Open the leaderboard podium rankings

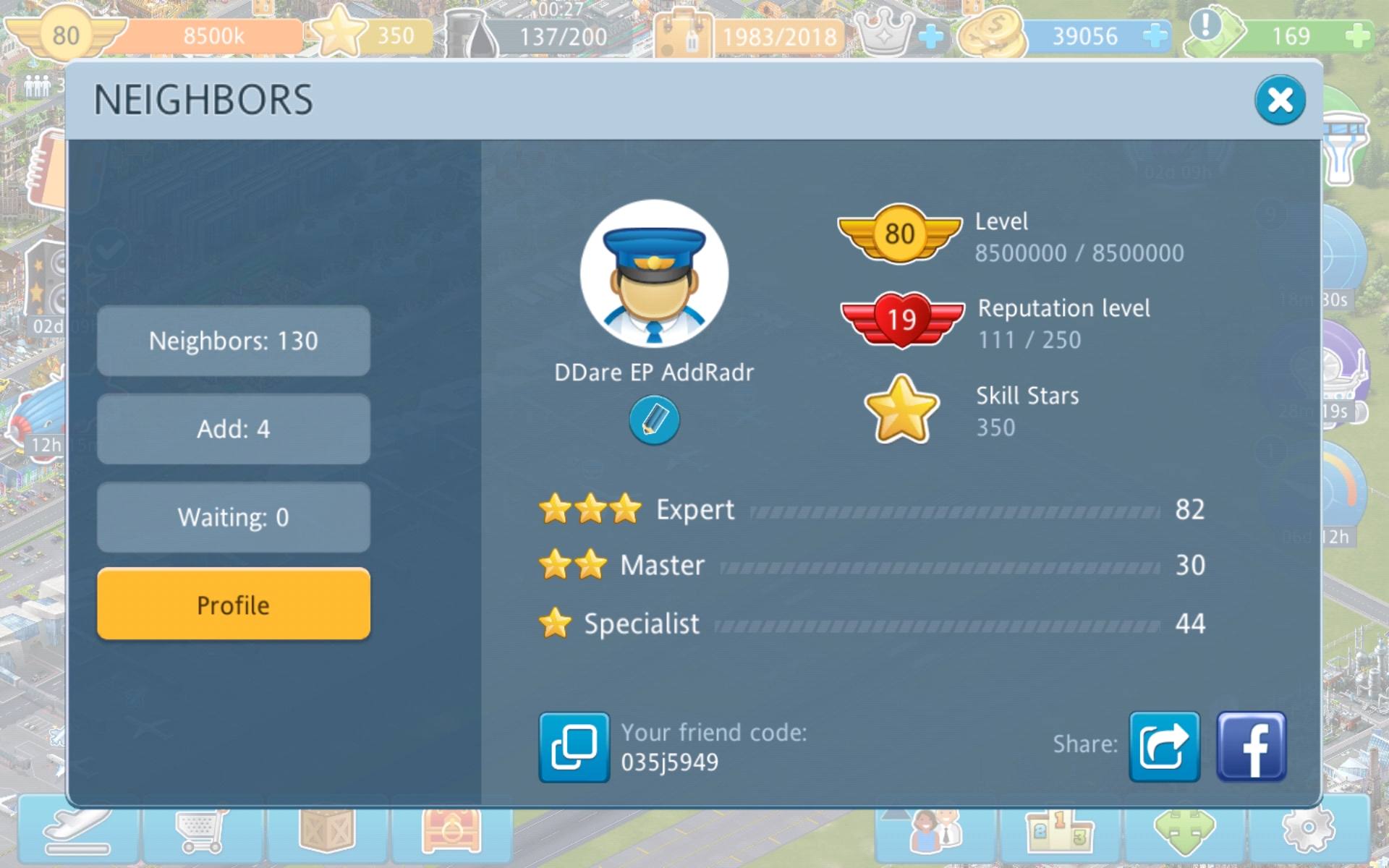(x=1059, y=830)
